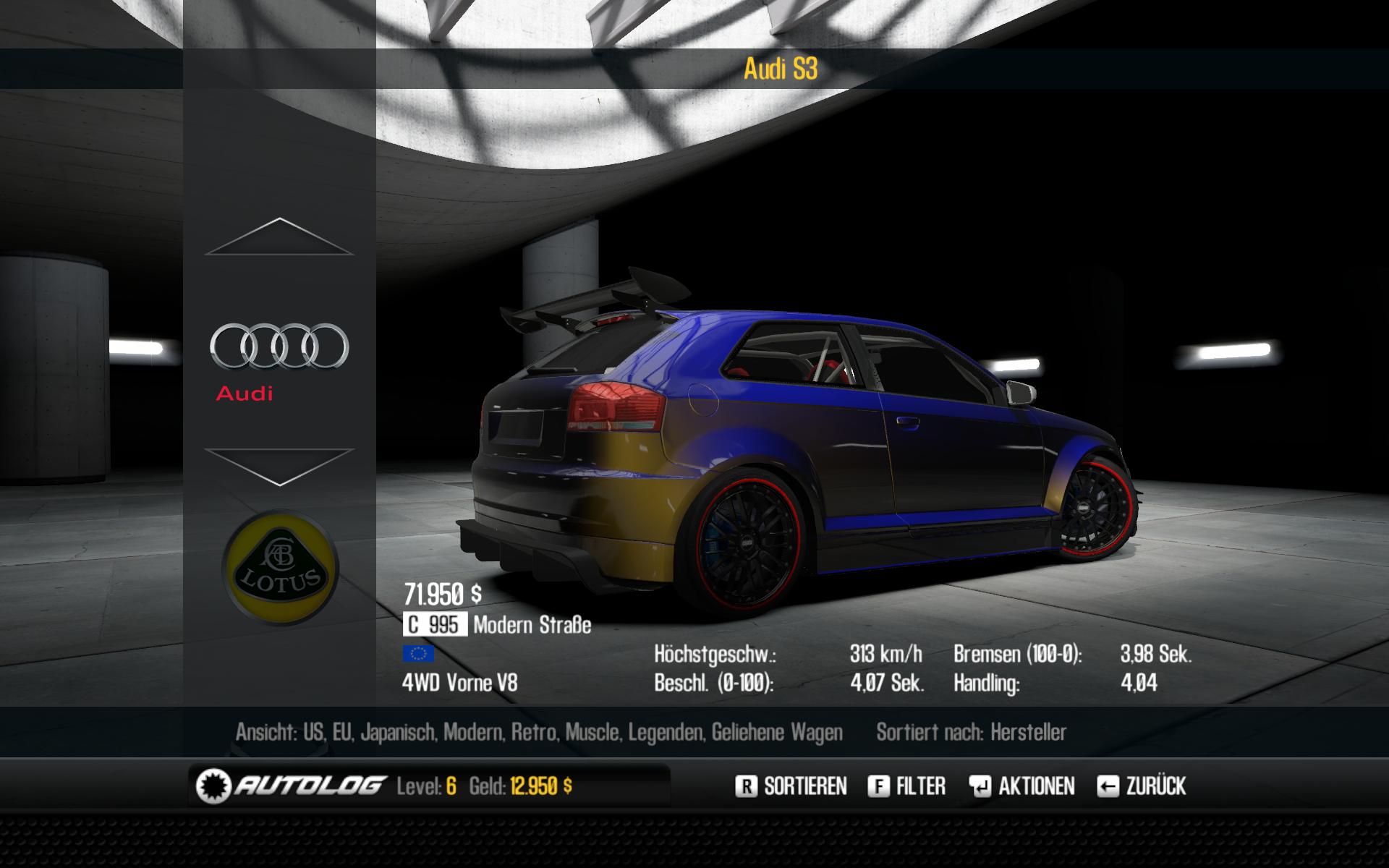
Task: Go back with the Zurück button
Action: [x=1142, y=786]
